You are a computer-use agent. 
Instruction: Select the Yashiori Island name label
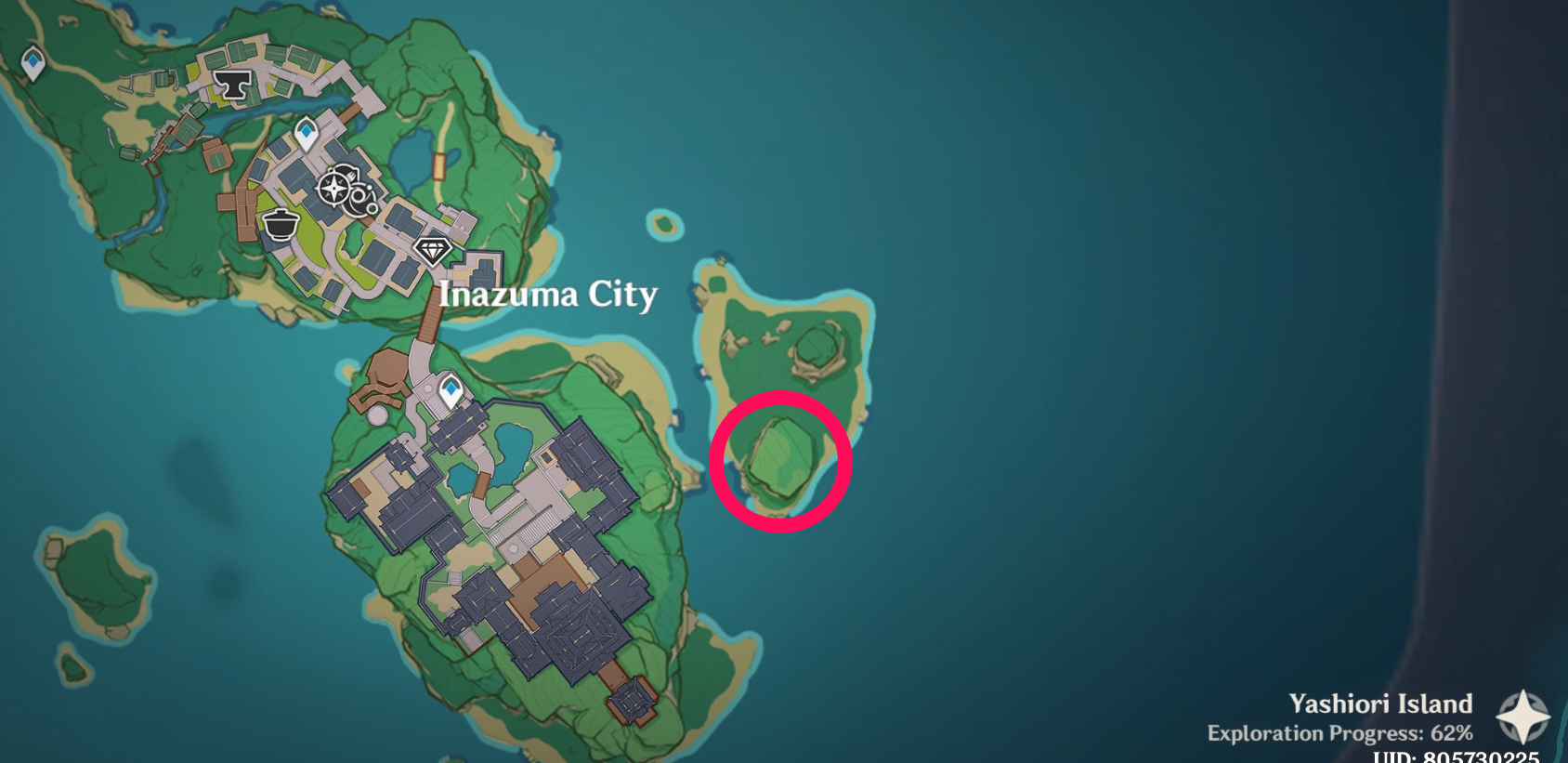click(1382, 704)
